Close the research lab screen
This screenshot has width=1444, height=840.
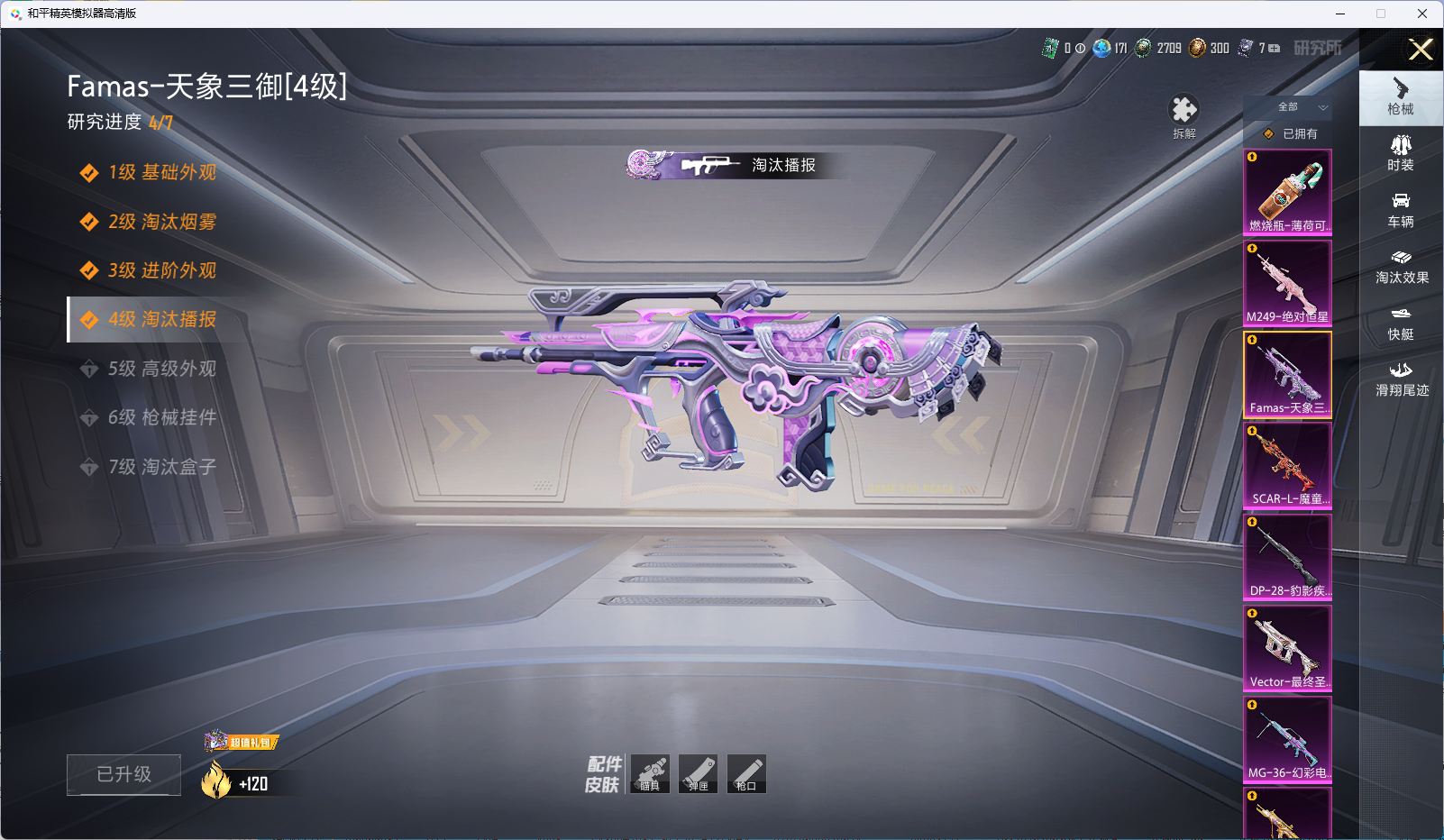(1421, 50)
